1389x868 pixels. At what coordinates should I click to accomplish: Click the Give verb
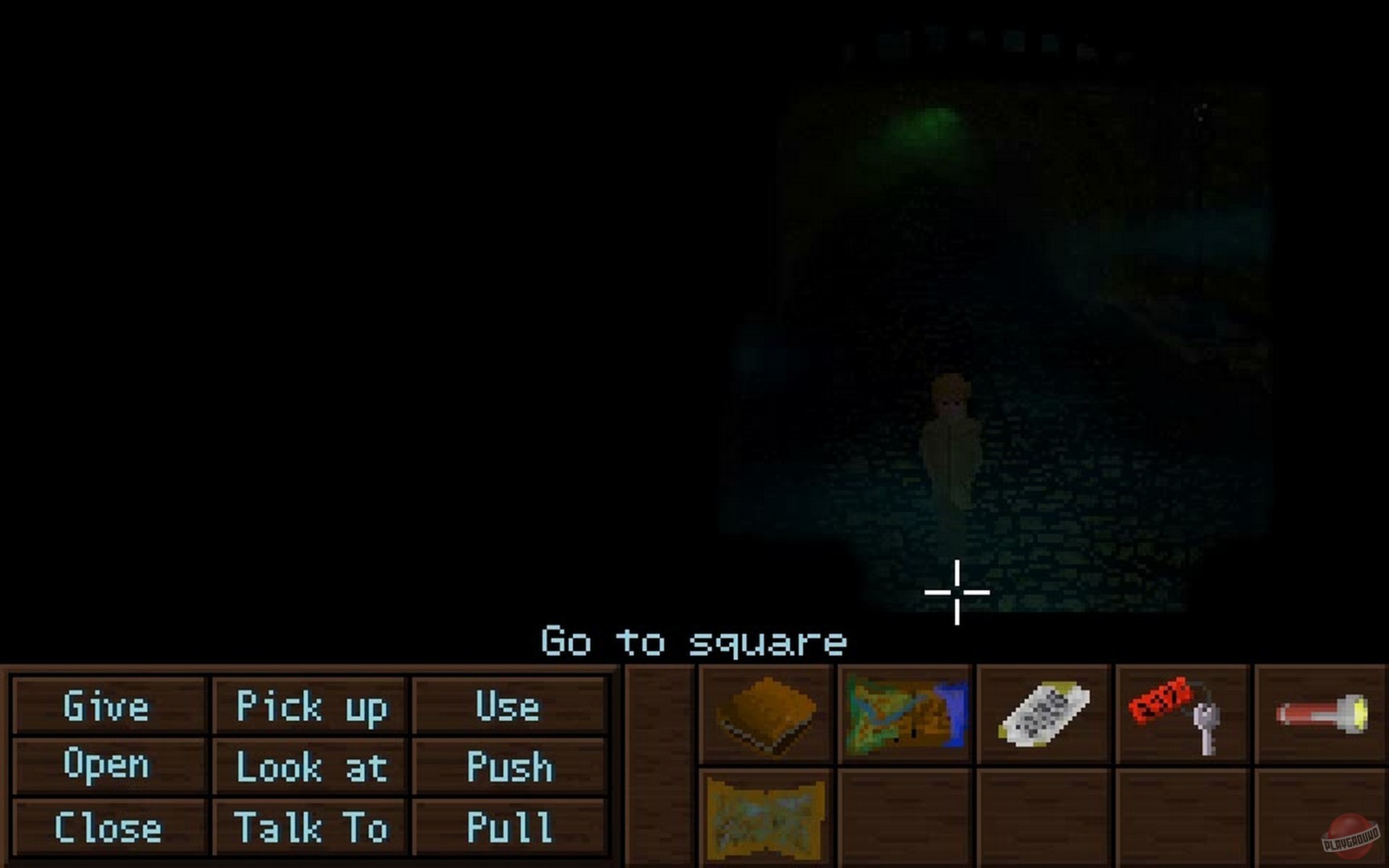click(107, 708)
